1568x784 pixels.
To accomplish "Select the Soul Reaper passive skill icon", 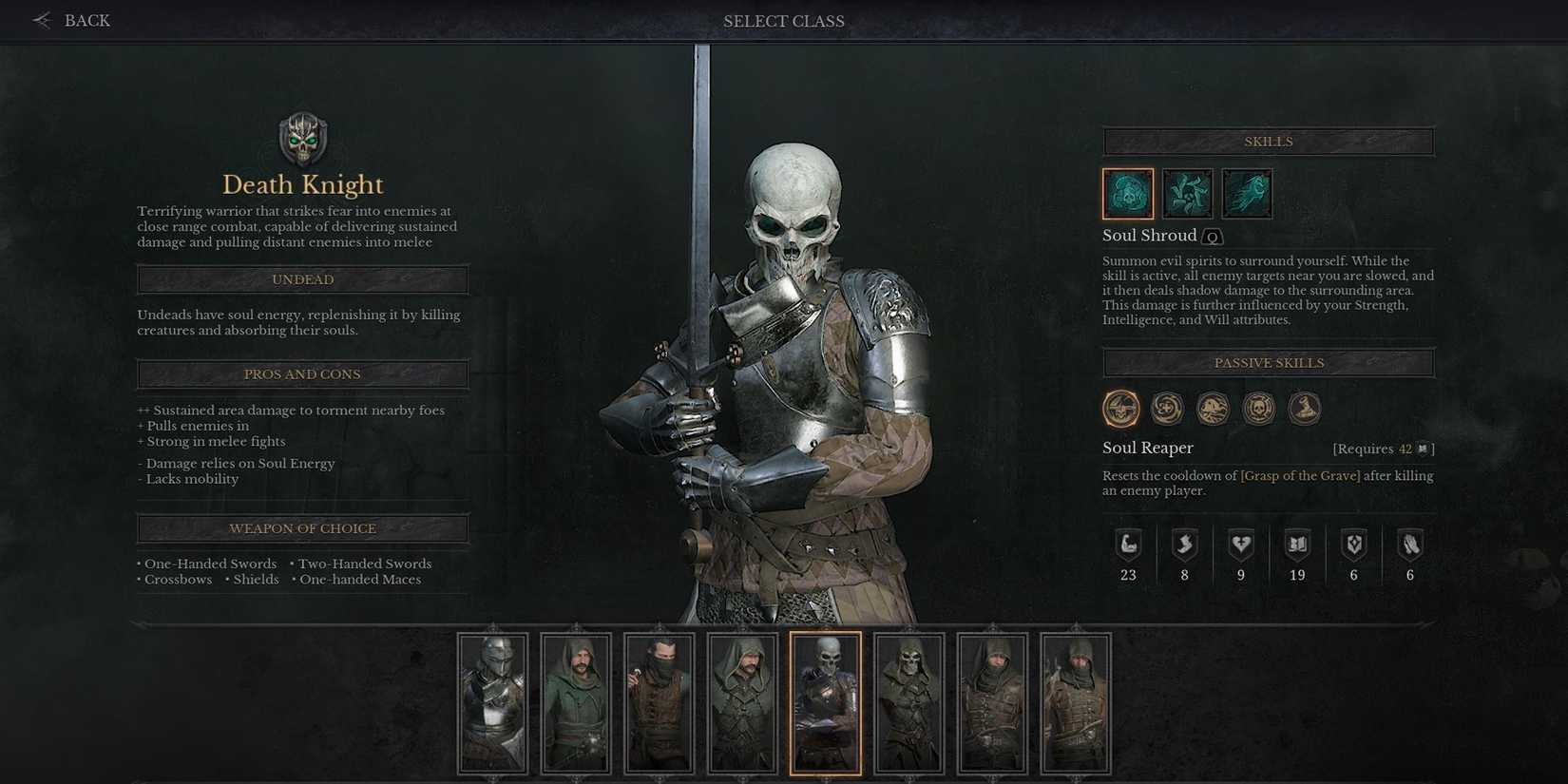I will tap(1122, 408).
